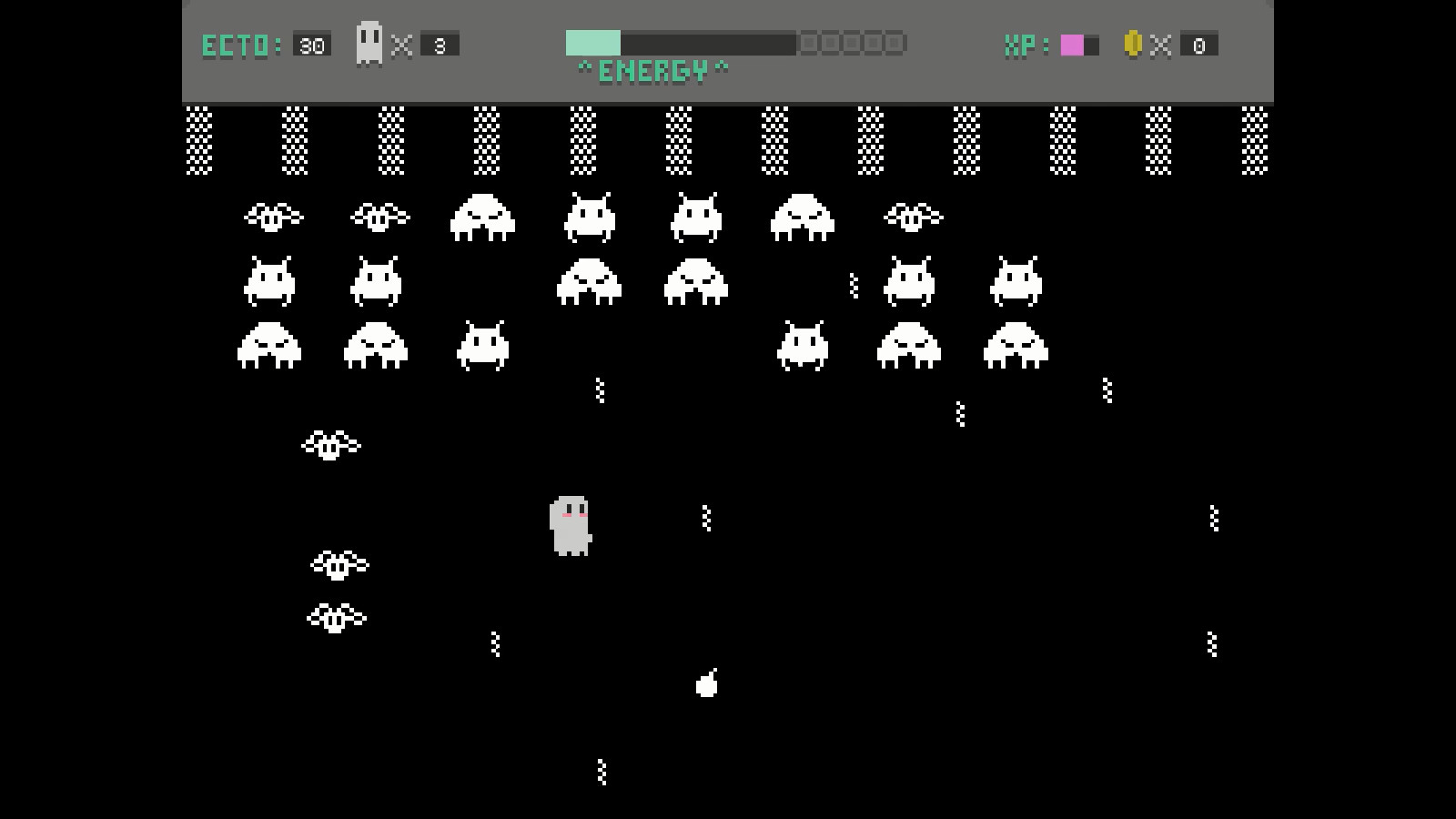Click the green fill of the energy bar
Viewport: 1456px width, 819px height.
591,41
